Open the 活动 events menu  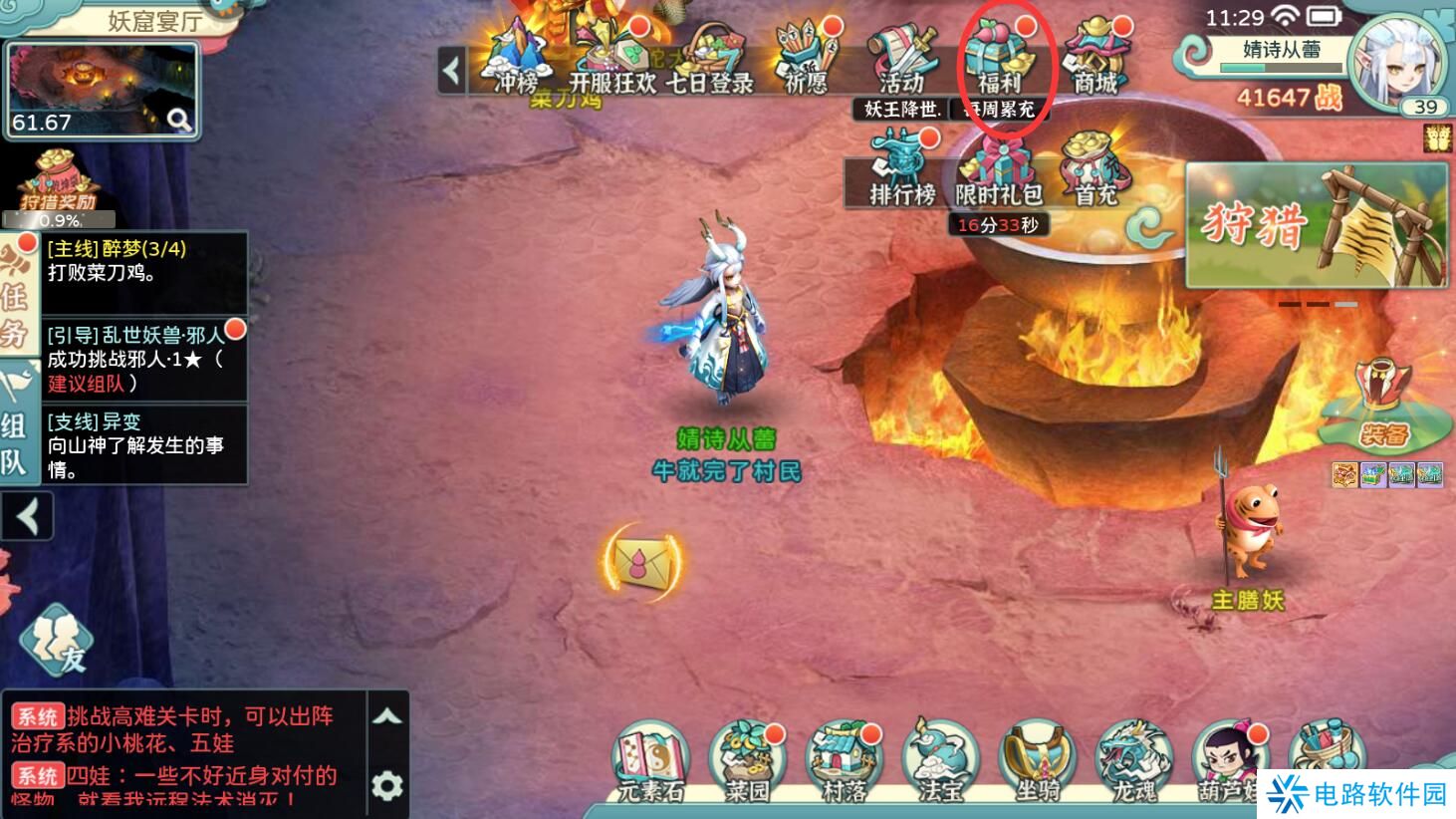pyautogui.click(x=902, y=60)
